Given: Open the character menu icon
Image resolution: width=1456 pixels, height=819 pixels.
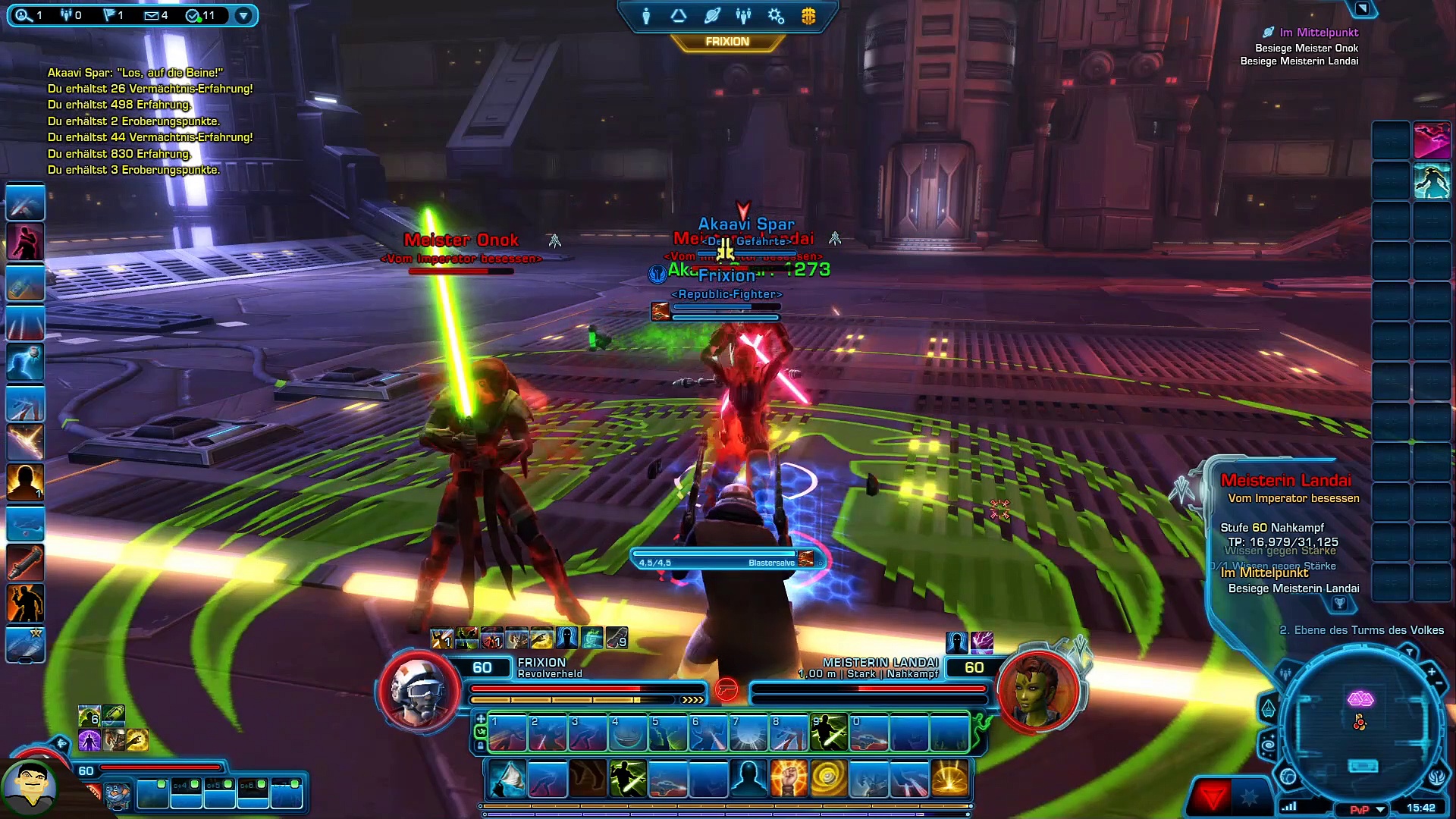Looking at the screenshot, I should click(646, 16).
